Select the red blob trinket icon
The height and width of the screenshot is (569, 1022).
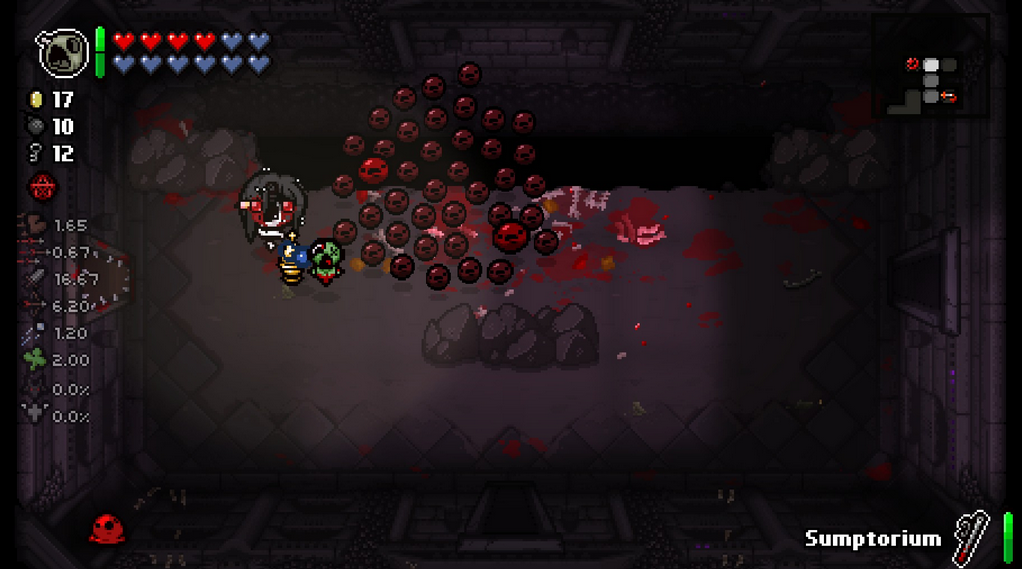[107, 528]
